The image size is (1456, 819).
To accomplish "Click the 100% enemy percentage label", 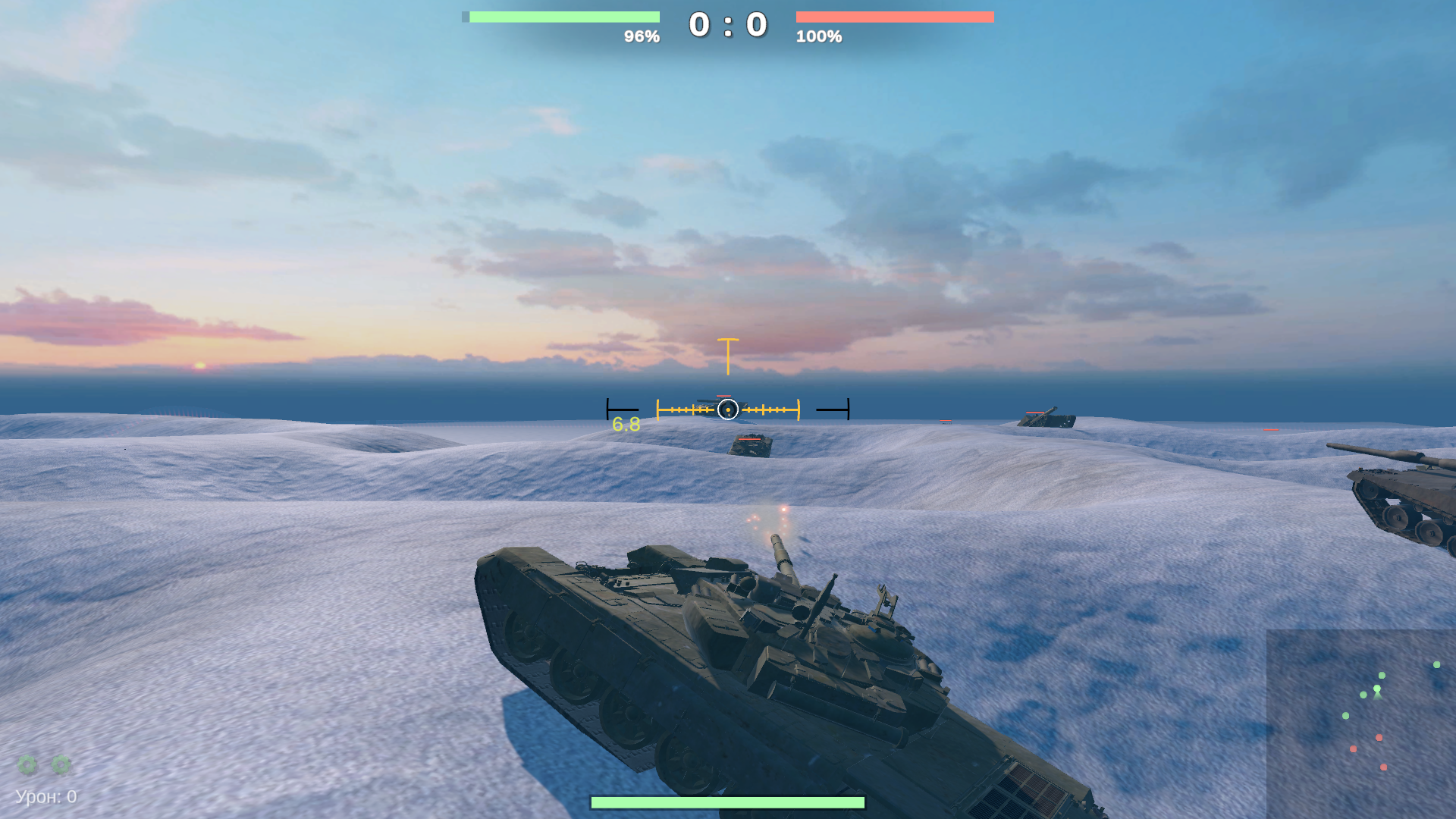I will pyautogui.click(x=820, y=35).
